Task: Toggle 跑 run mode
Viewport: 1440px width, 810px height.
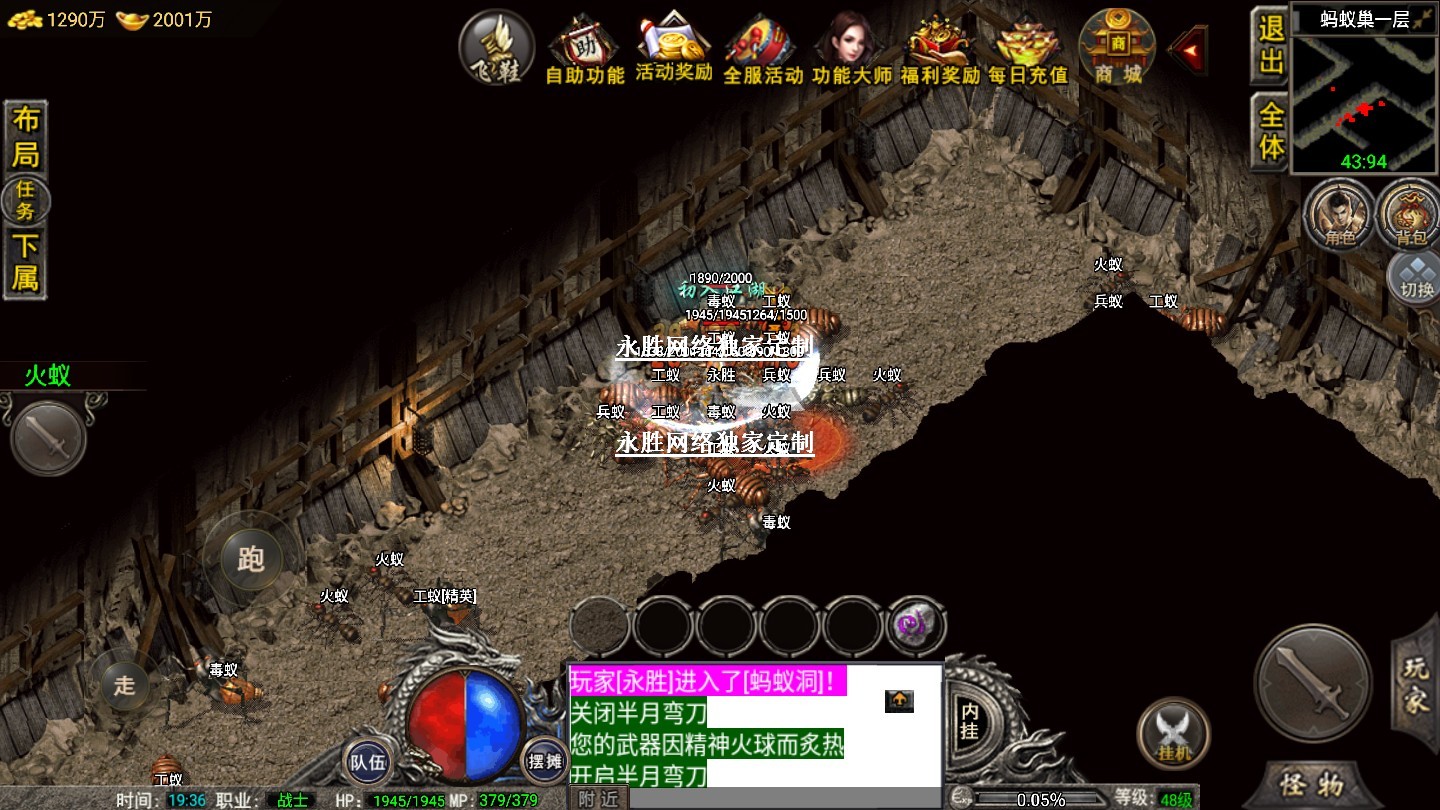Action: tap(250, 558)
